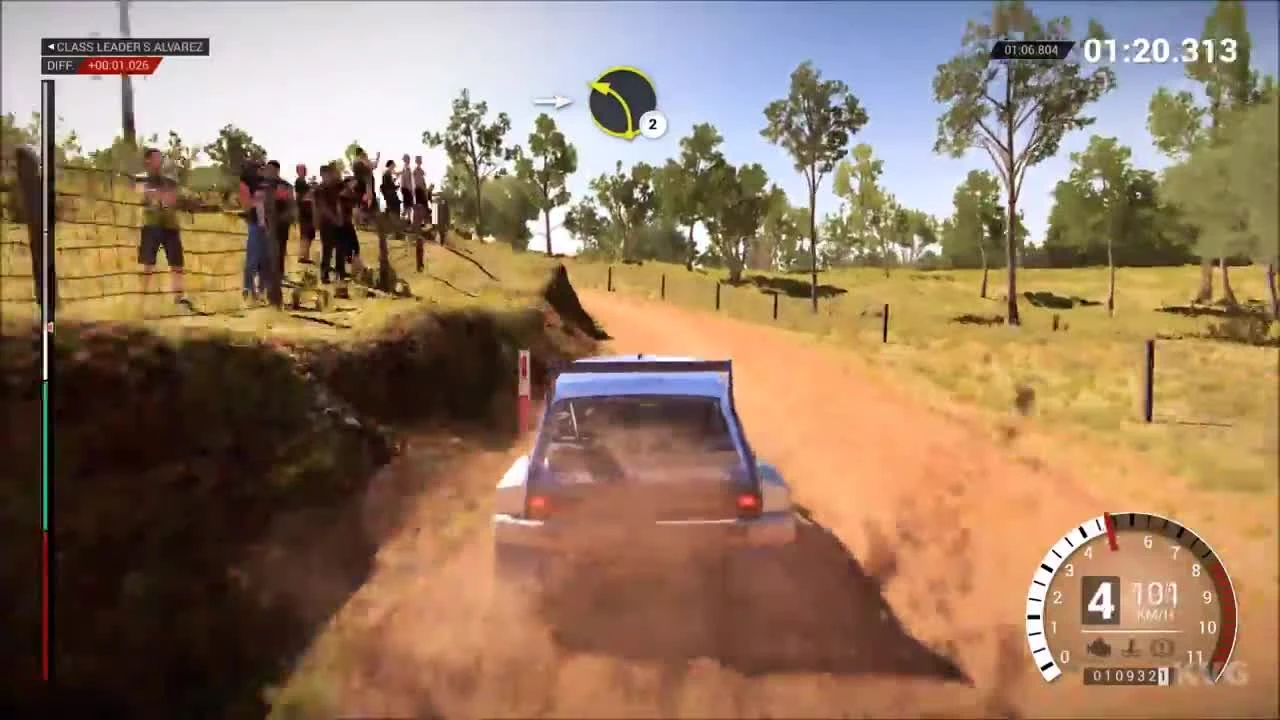The image size is (1280, 720).
Task: Toggle the CLASS LEADER S ALVAREZ banner
Action: (x=125, y=46)
